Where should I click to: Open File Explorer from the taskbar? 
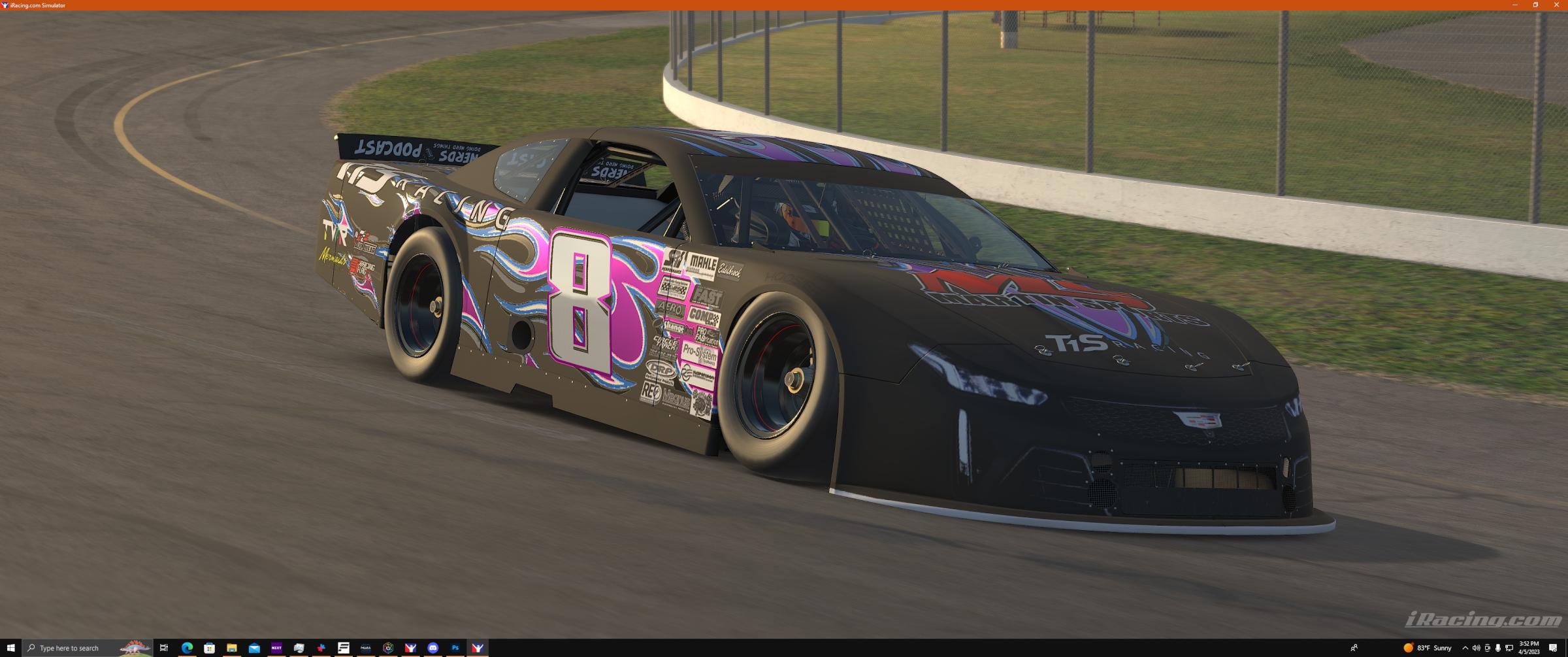point(232,648)
